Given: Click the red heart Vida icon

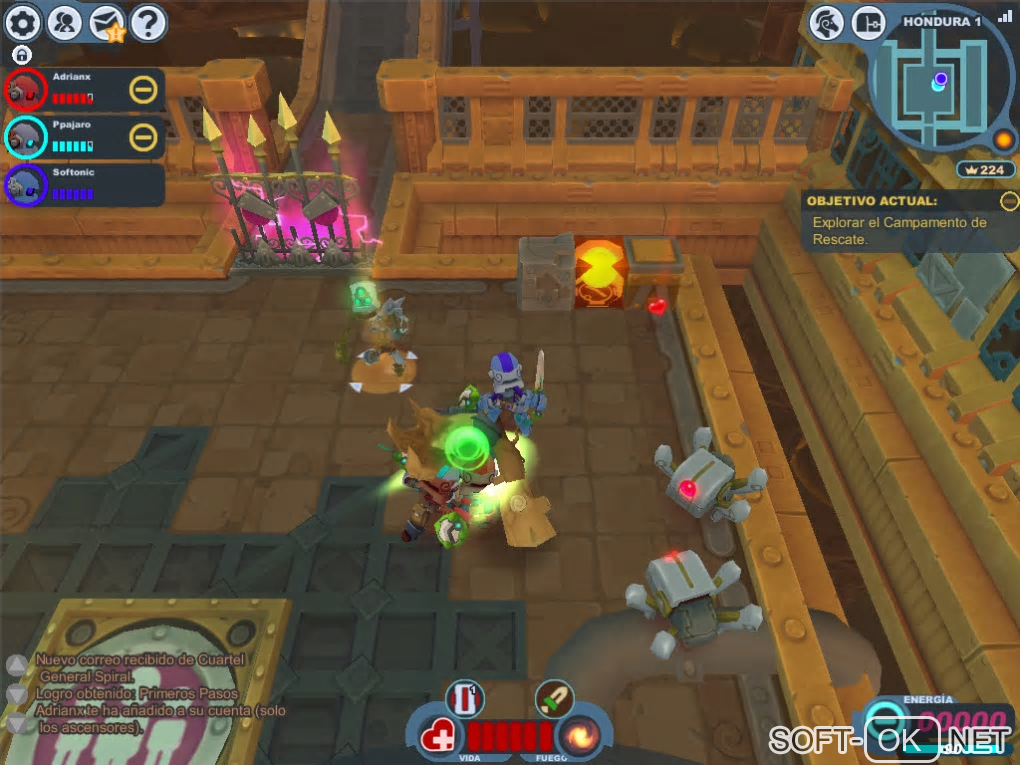Looking at the screenshot, I should pyautogui.click(x=438, y=739).
